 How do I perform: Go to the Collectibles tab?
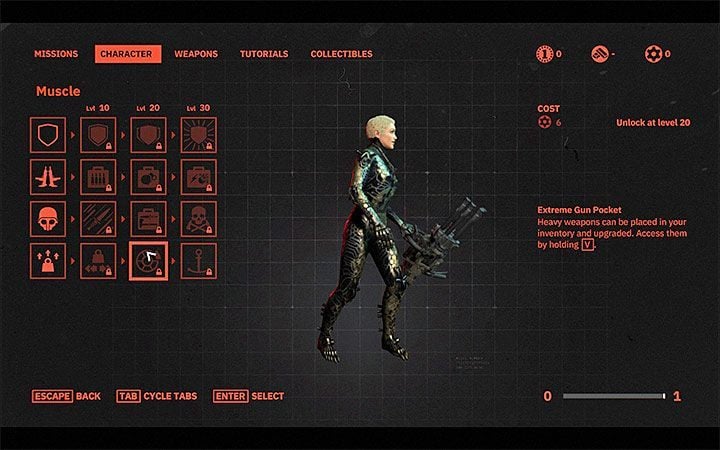341,54
